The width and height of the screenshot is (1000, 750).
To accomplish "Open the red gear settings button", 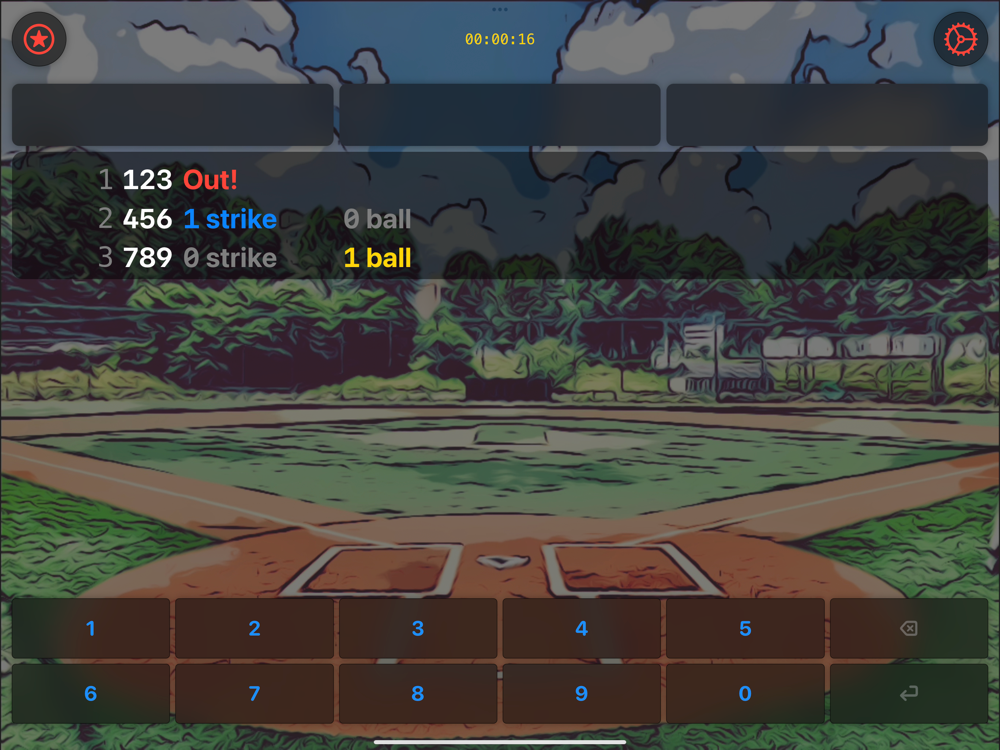I will [x=960, y=40].
